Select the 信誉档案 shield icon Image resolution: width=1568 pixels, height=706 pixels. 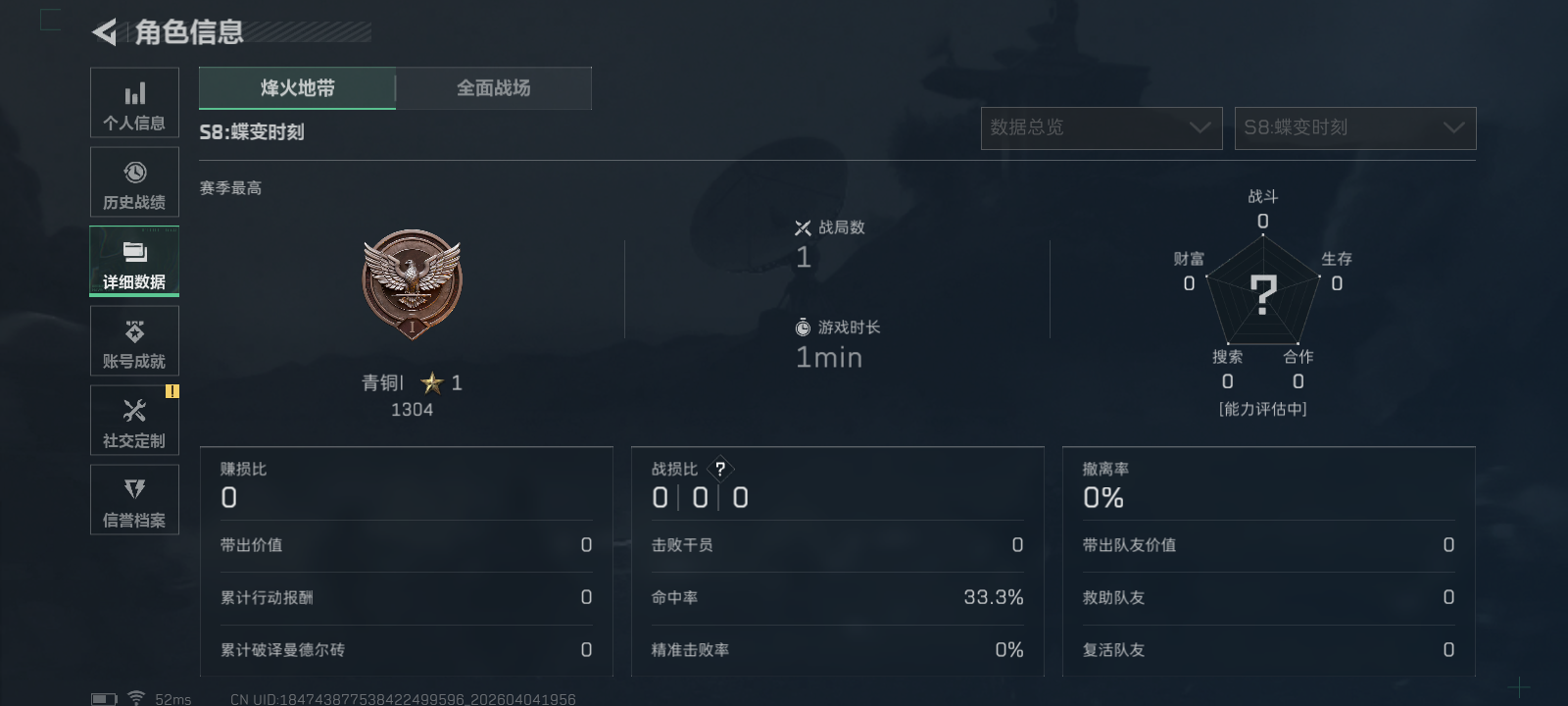(x=134, y=499)
